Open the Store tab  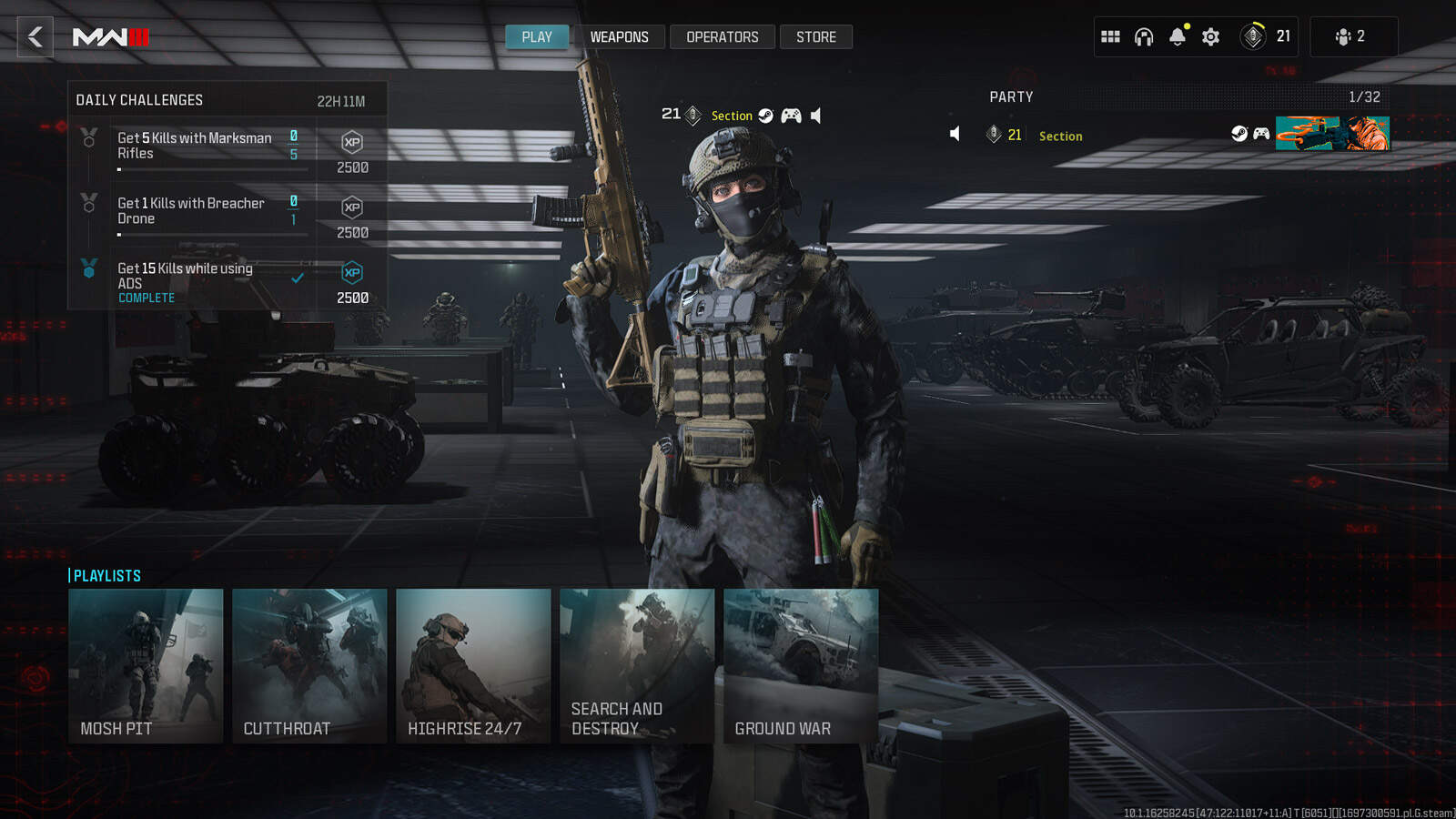coord(815,37)
